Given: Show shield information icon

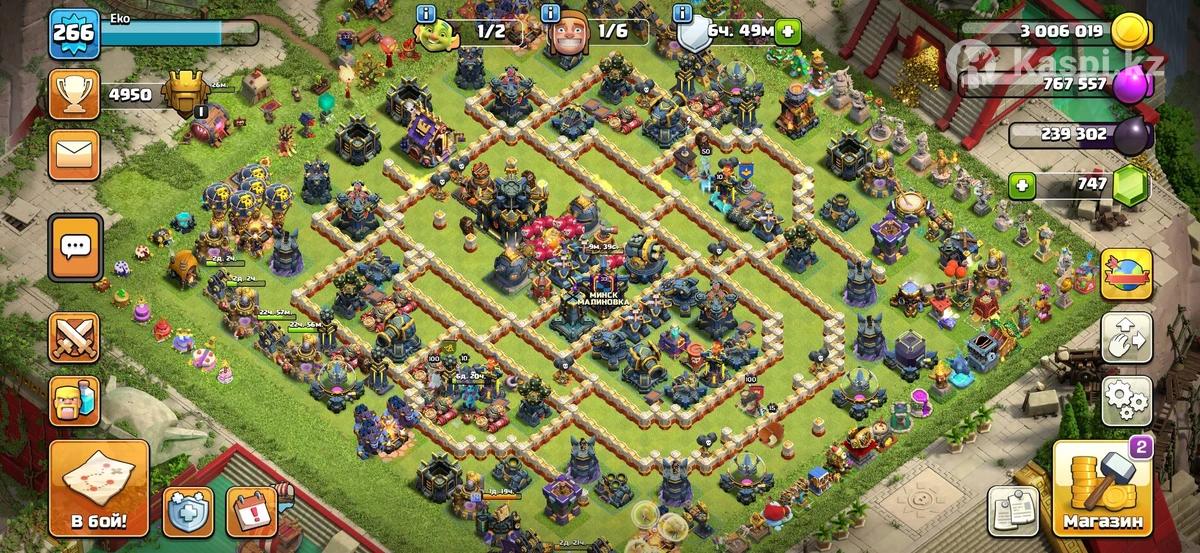Looking at the screenshot, I should click(x=683, y=14).
